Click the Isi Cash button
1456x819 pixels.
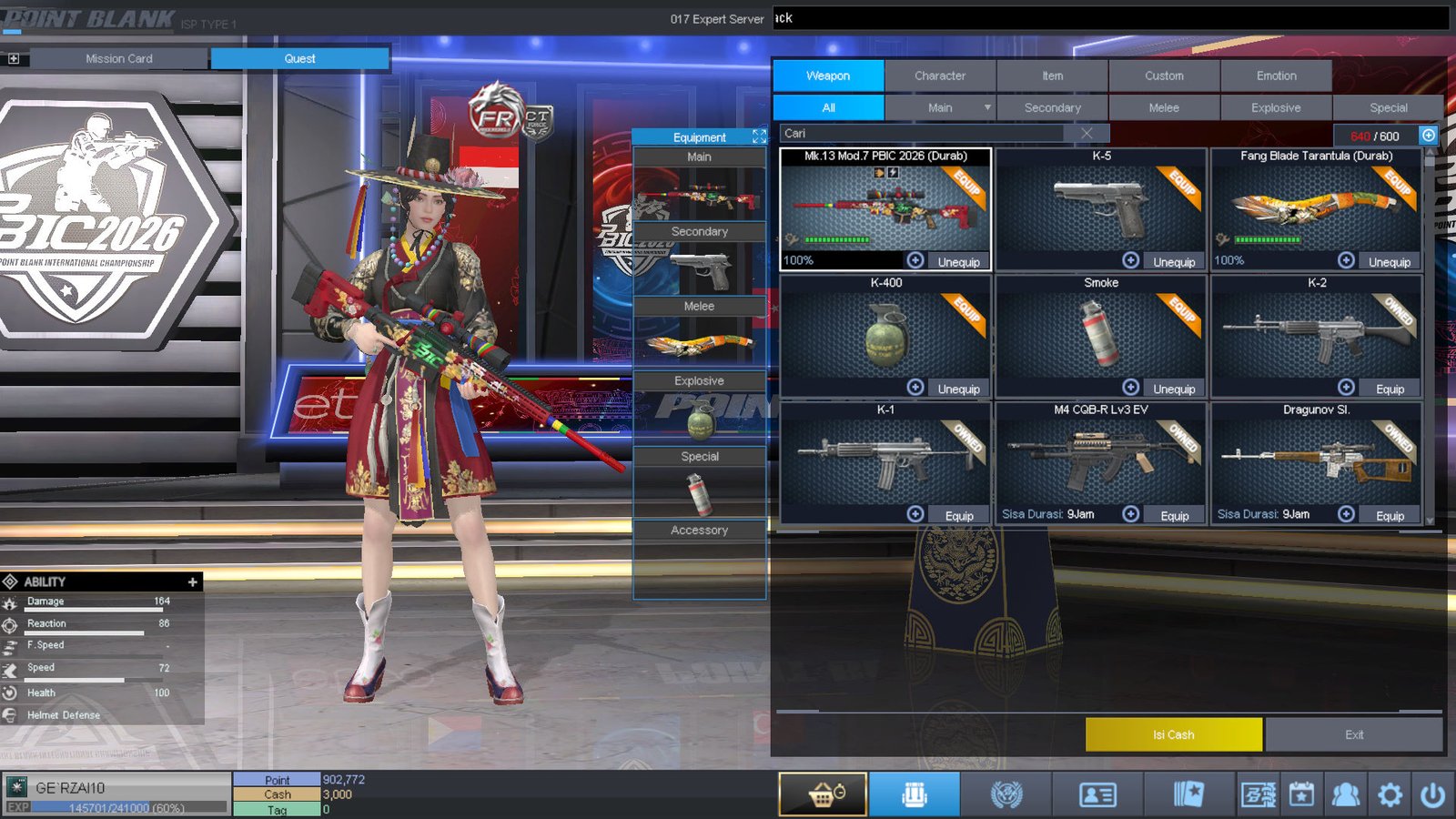click(x=1173, y=734)
